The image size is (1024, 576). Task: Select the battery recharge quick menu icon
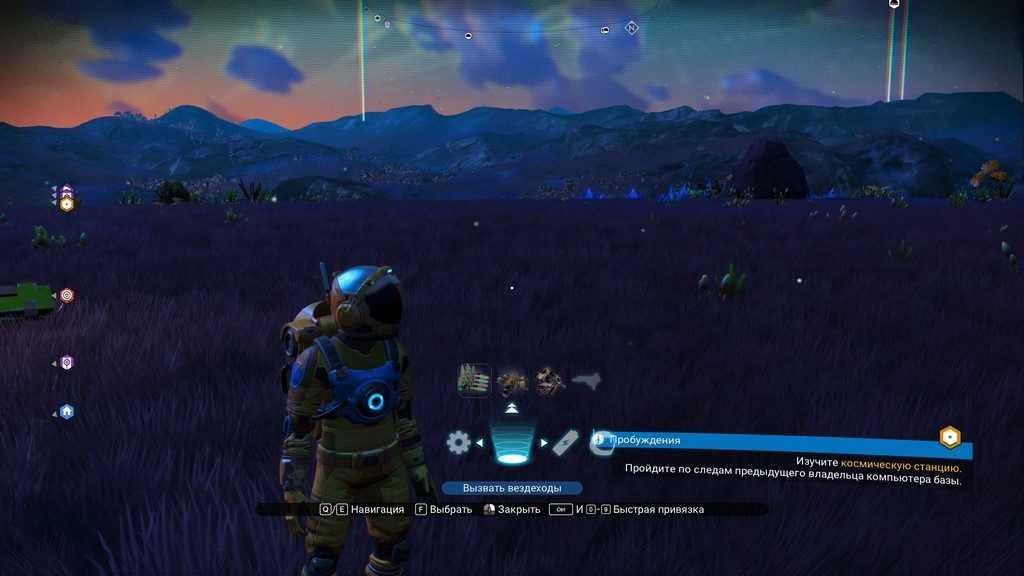pos(565,442)
